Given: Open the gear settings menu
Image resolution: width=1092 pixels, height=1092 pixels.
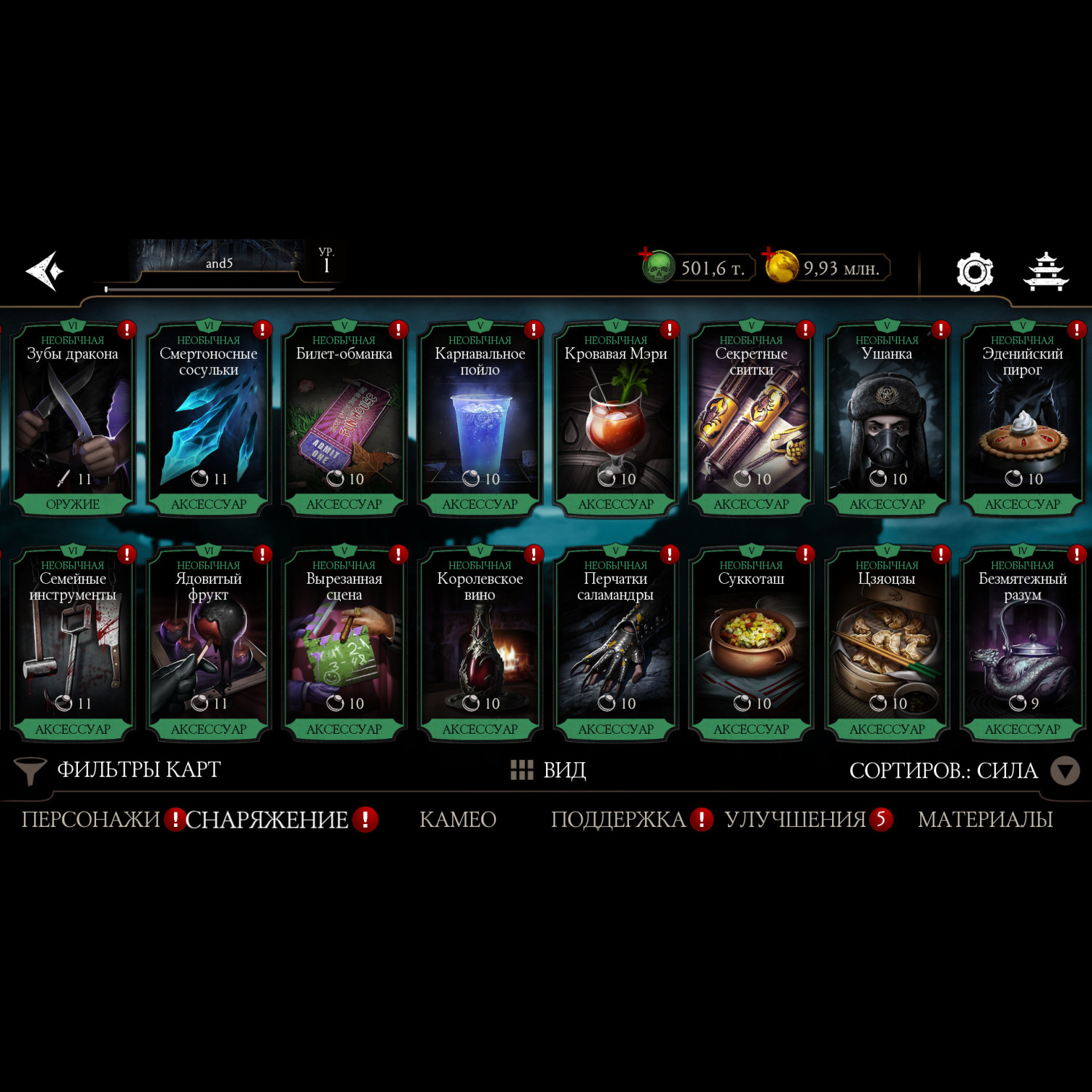Looking at the screenshot, I should coord(974,272).
